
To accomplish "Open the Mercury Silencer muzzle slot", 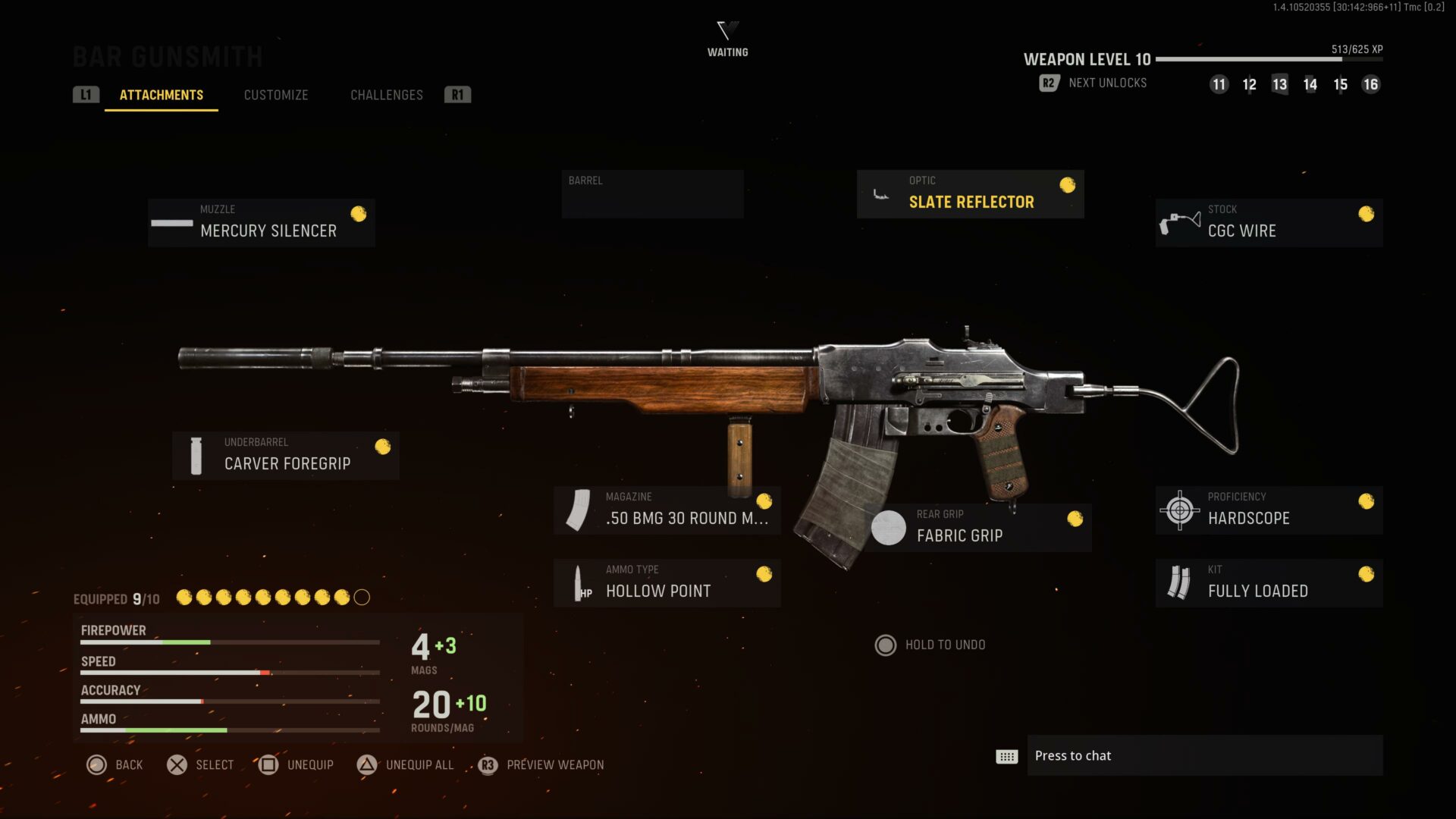I will click(x=262, y=223).
